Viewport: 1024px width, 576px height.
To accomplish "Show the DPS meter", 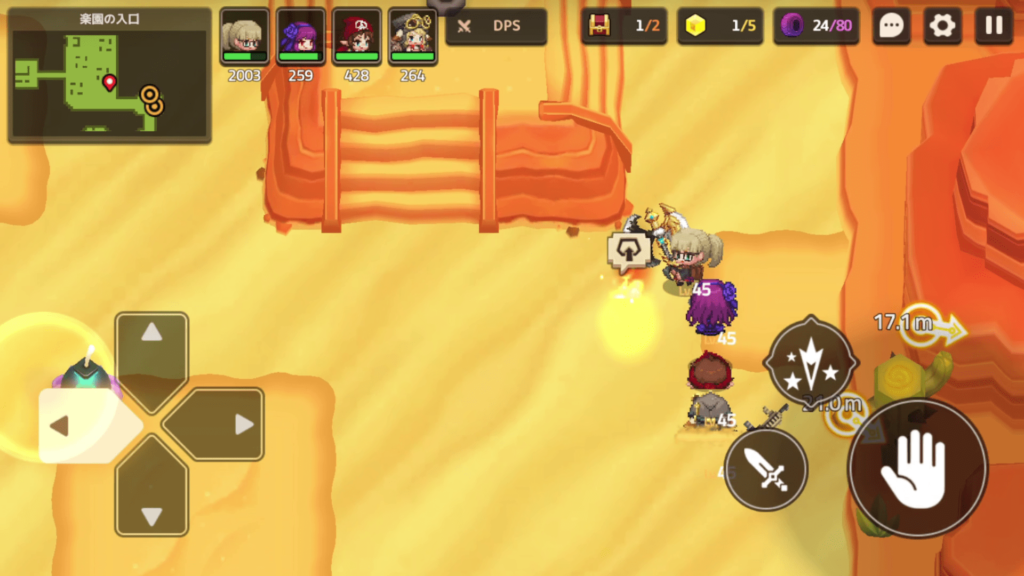I will pyautogui.click(x=496, y=27).
